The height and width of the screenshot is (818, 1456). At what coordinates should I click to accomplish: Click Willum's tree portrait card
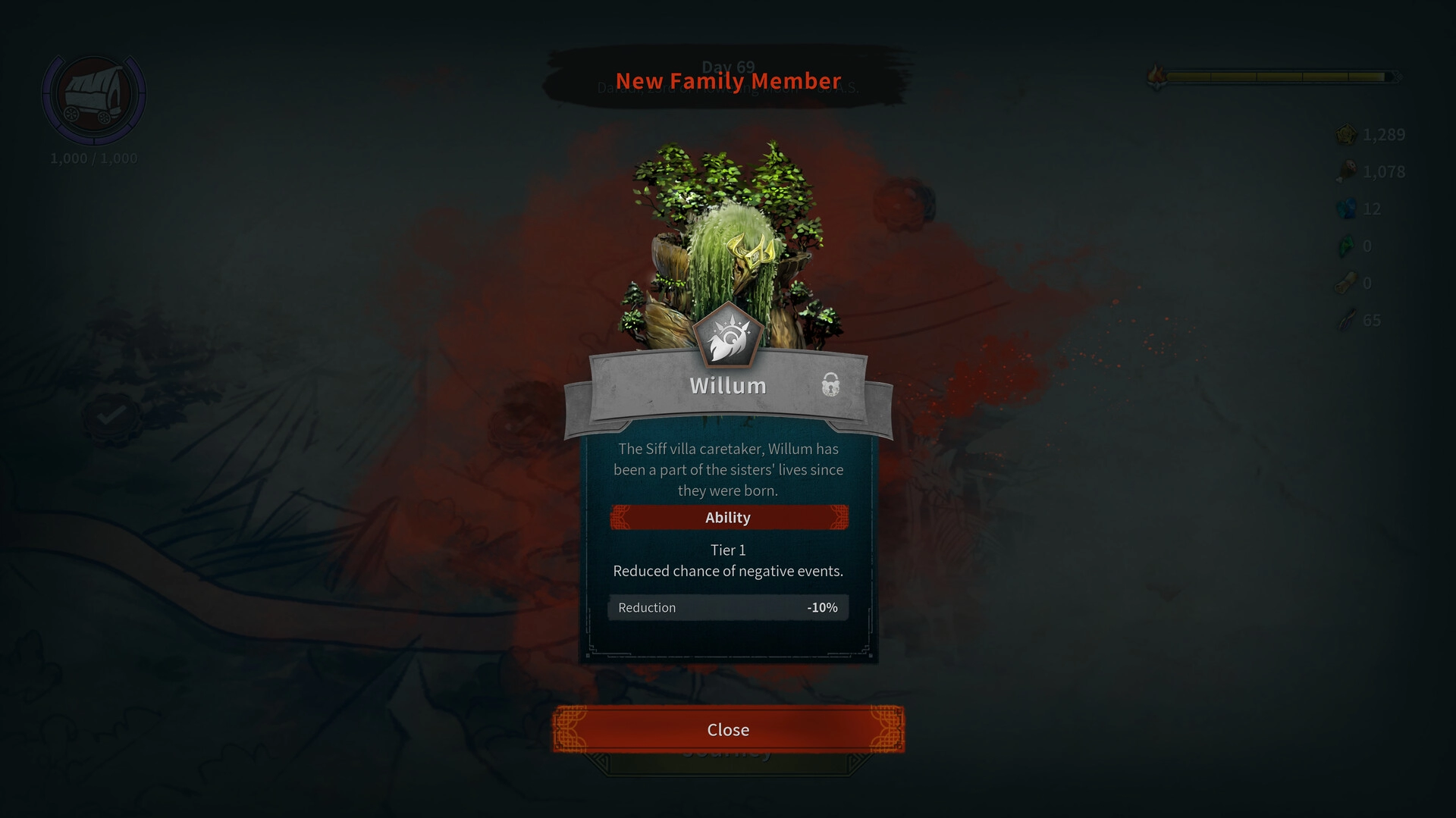[728, 235]
